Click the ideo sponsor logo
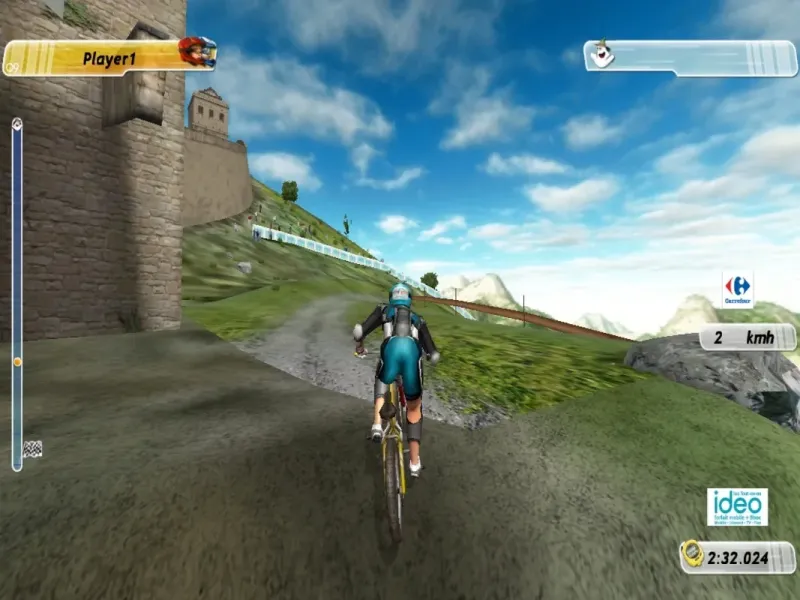The width and height of the screenshot is (800, 600). (x=737, y=507)
